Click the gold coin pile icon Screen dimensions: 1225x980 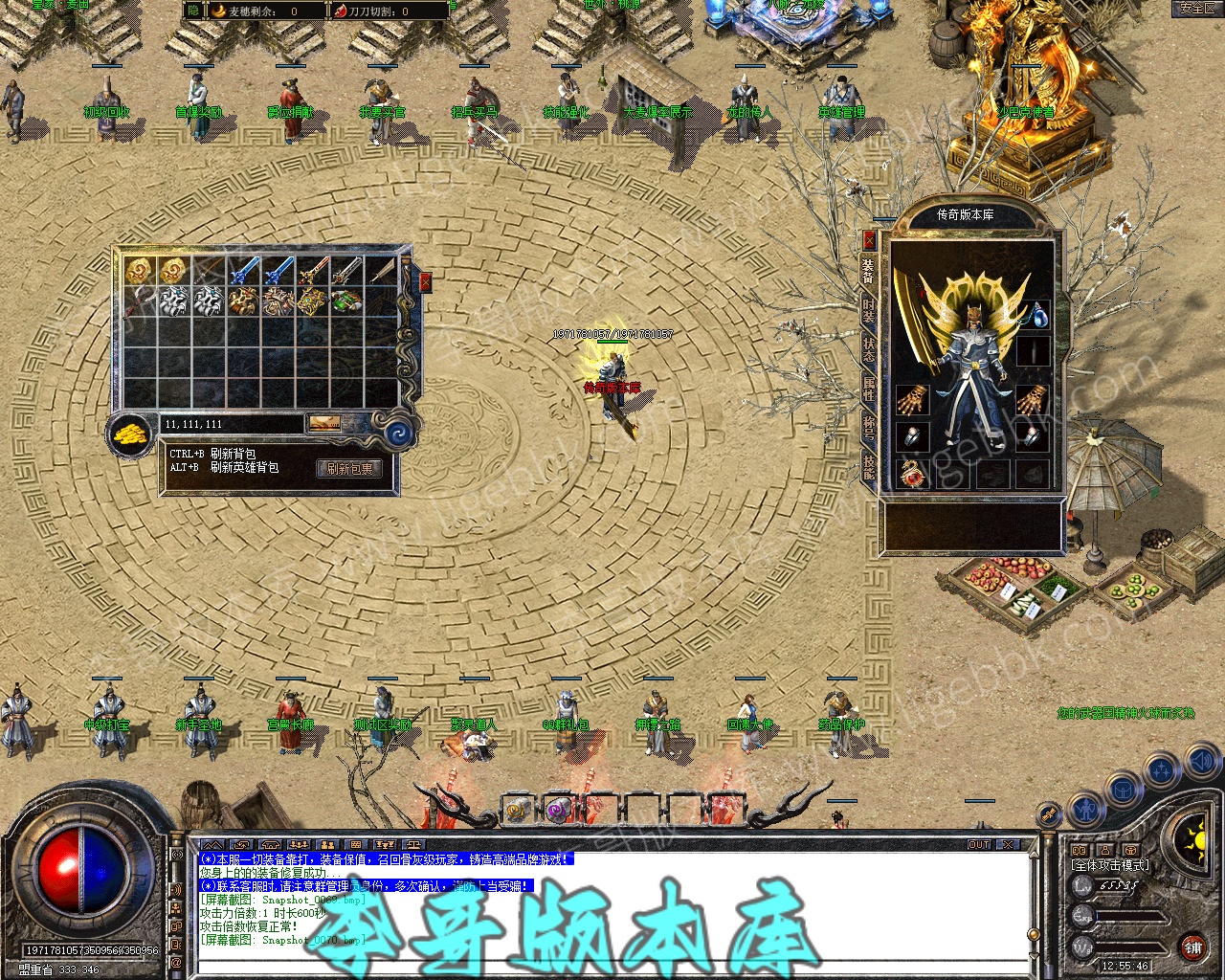131,435
